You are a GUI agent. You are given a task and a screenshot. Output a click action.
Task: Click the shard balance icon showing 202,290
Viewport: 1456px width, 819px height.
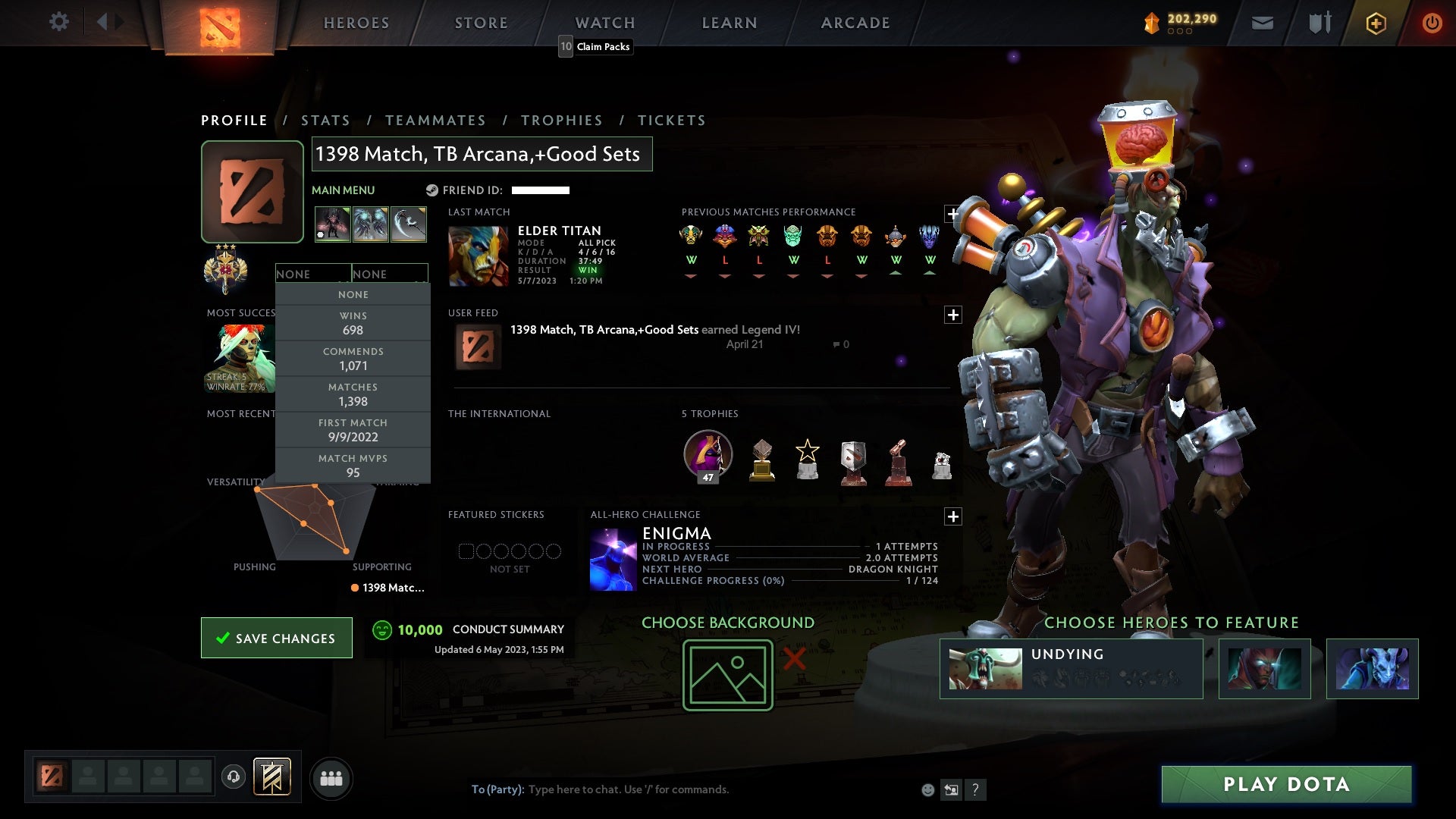point(1151,22)
